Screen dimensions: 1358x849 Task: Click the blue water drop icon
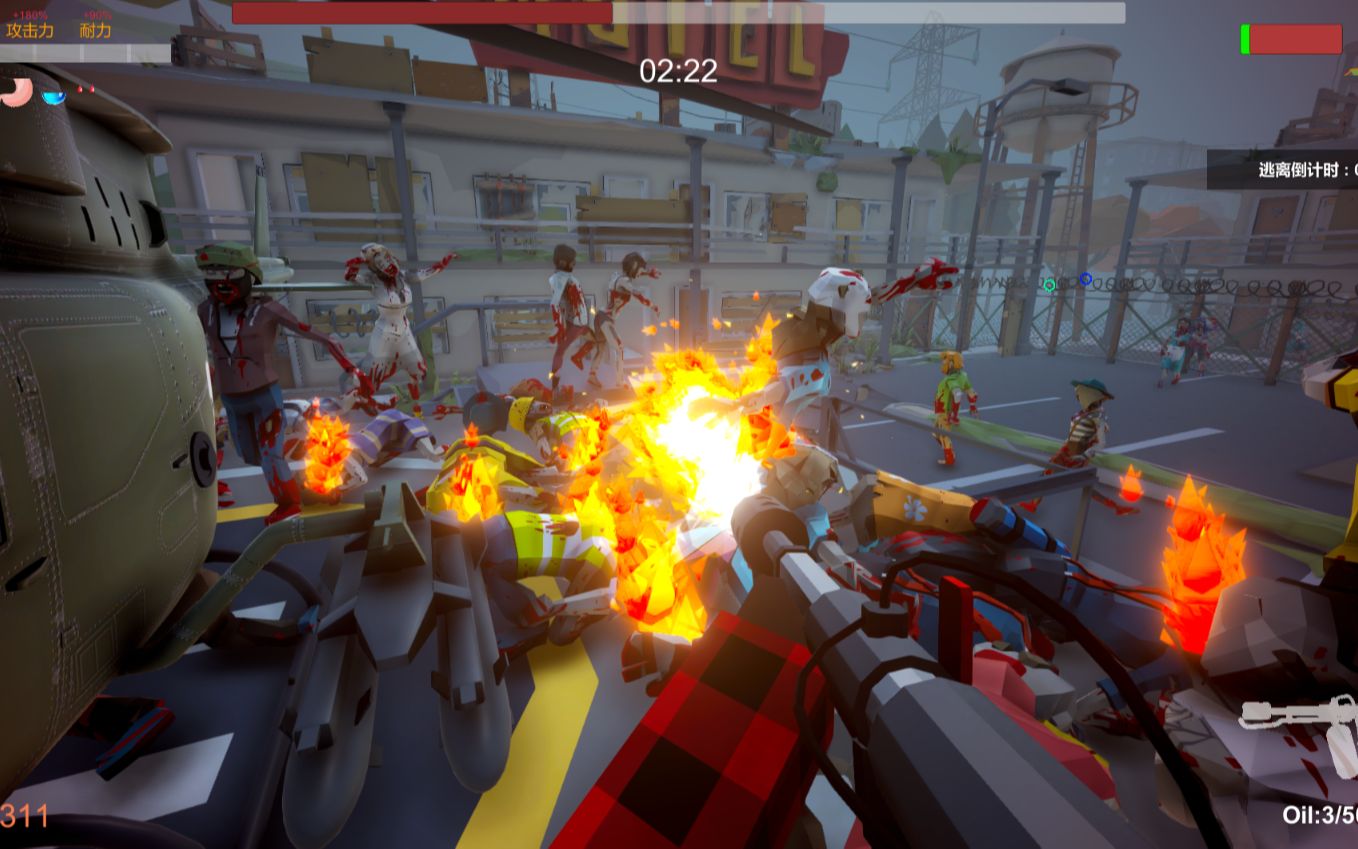click(53, 97)
